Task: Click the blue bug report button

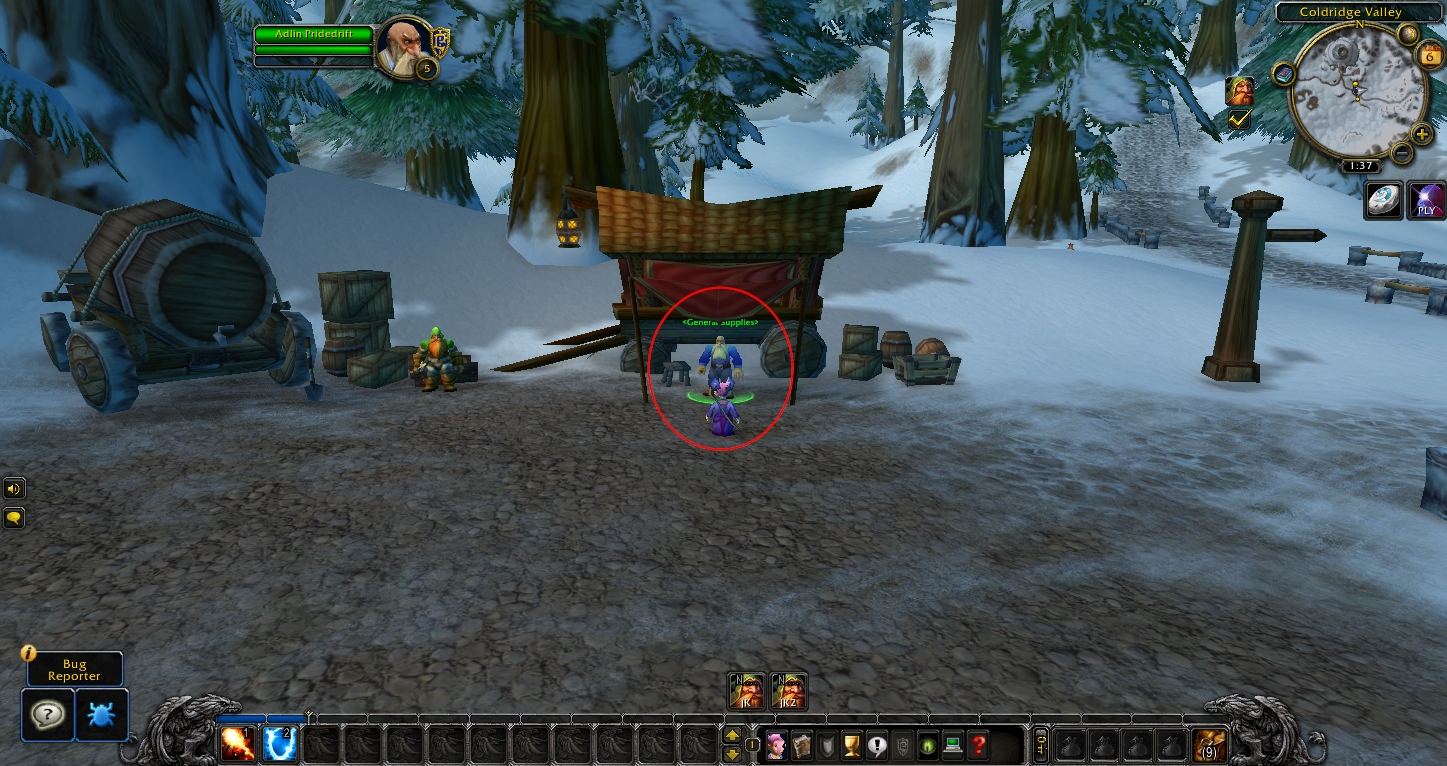Action: (102, 714)
